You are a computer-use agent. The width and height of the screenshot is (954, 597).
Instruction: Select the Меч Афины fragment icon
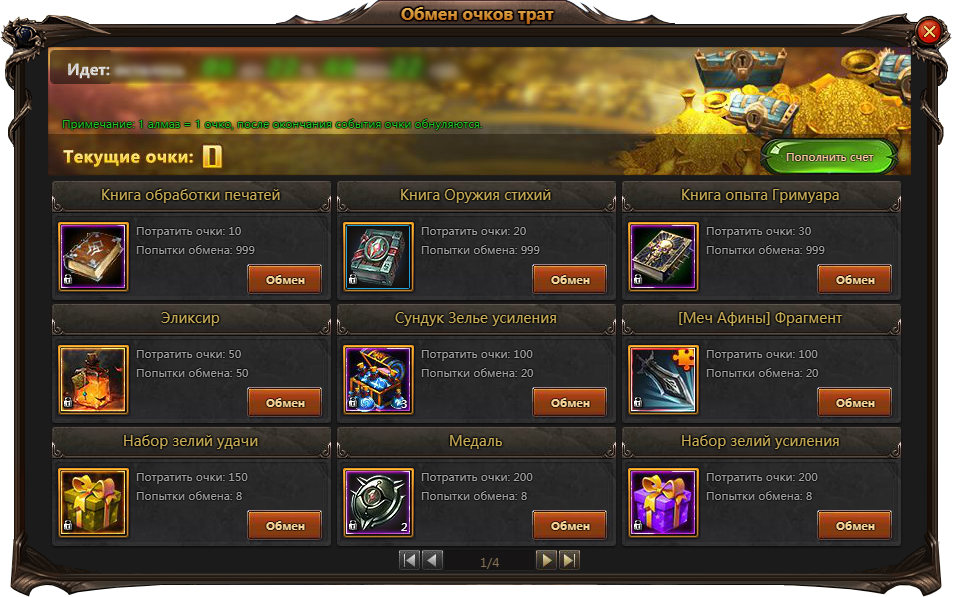(663, 380)
